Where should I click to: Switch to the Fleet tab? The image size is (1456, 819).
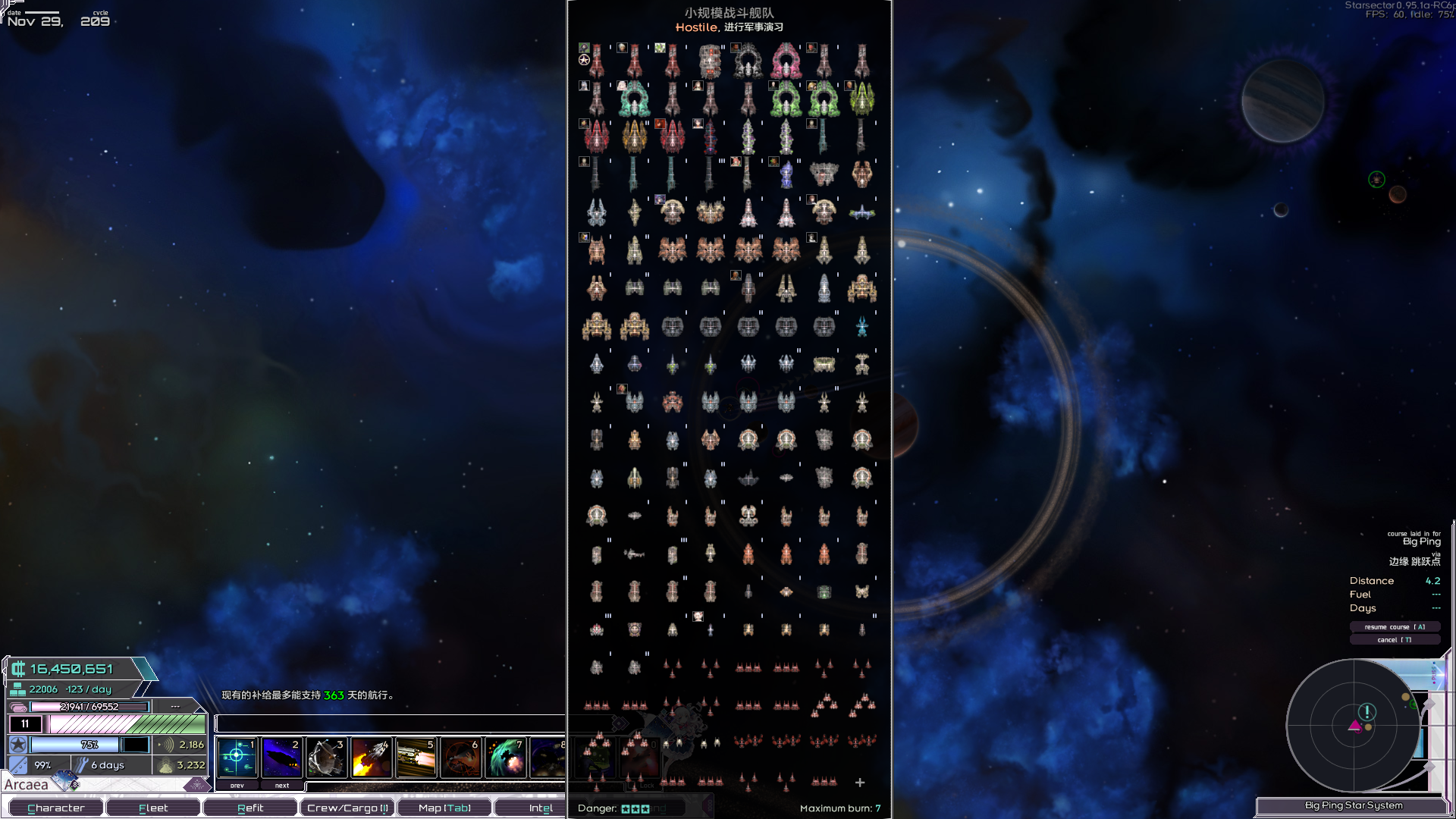(x=153, y=807)
